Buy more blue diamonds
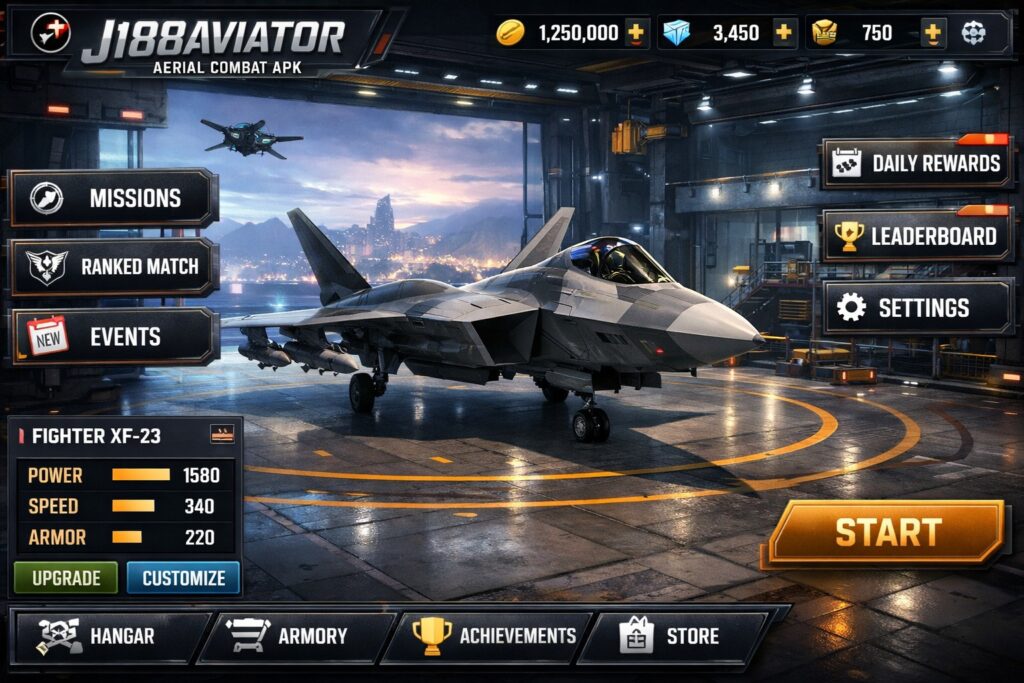The width and height of the screenshot is (1024, 683). (783, 33)
